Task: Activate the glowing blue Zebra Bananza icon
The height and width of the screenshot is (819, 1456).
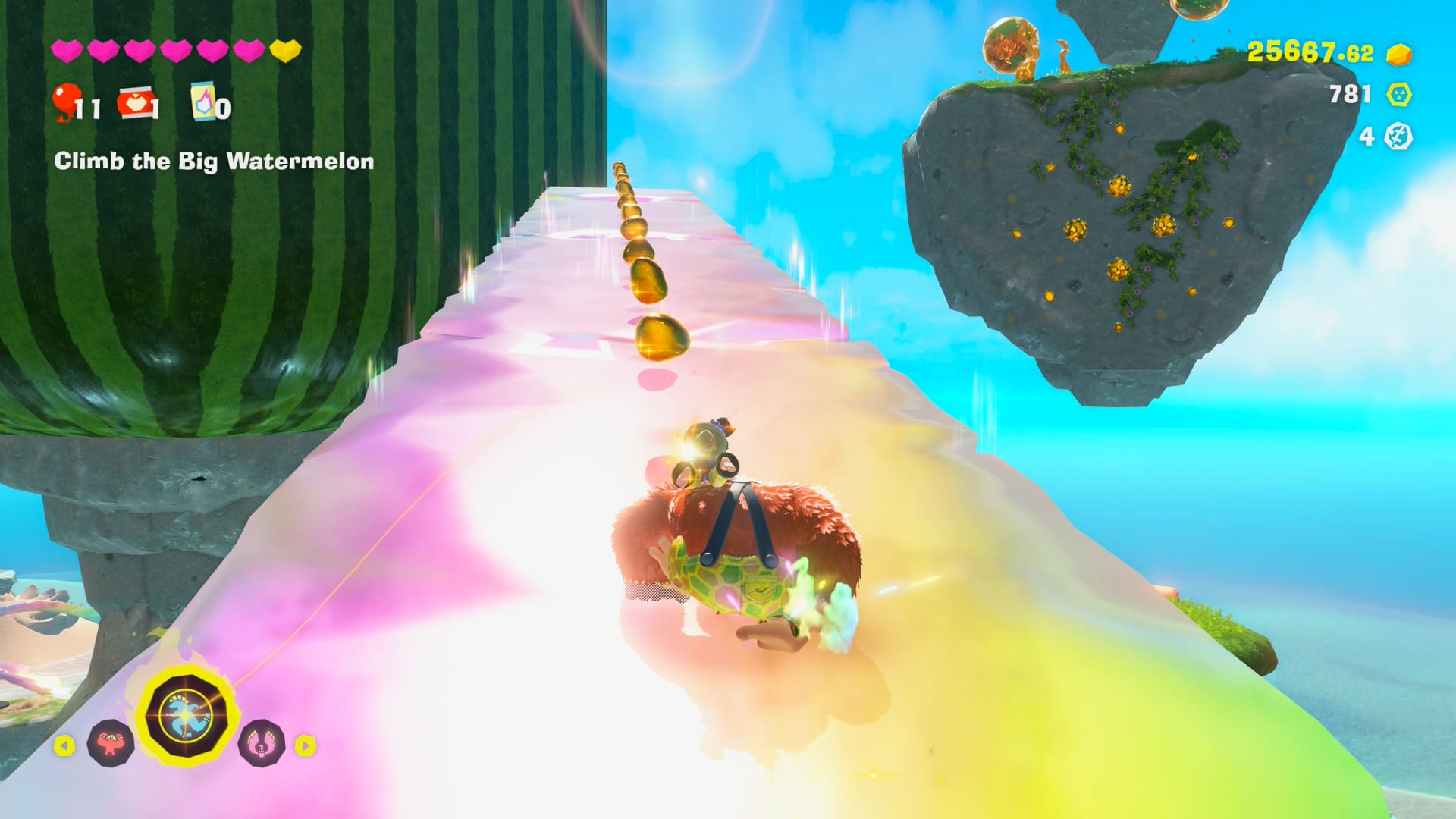Action: [187, 717]
